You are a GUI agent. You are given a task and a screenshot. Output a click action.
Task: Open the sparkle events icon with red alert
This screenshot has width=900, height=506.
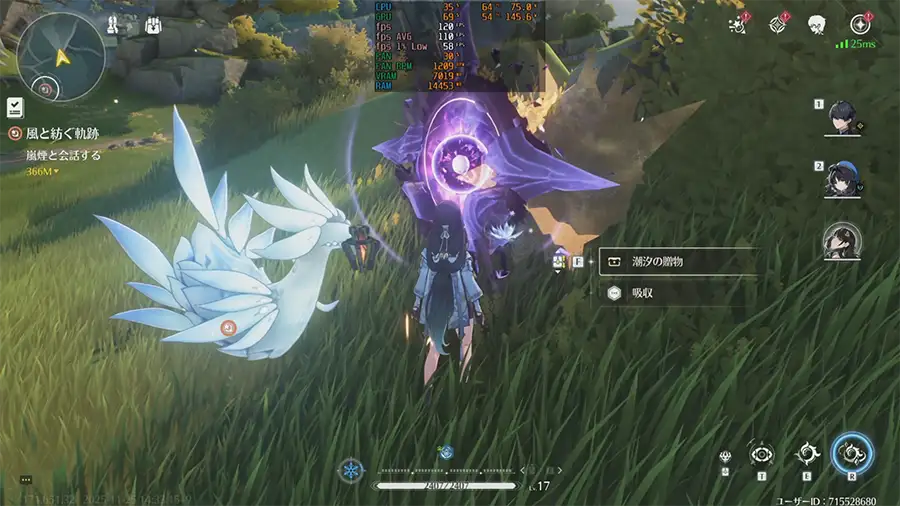tap(739, 24)
